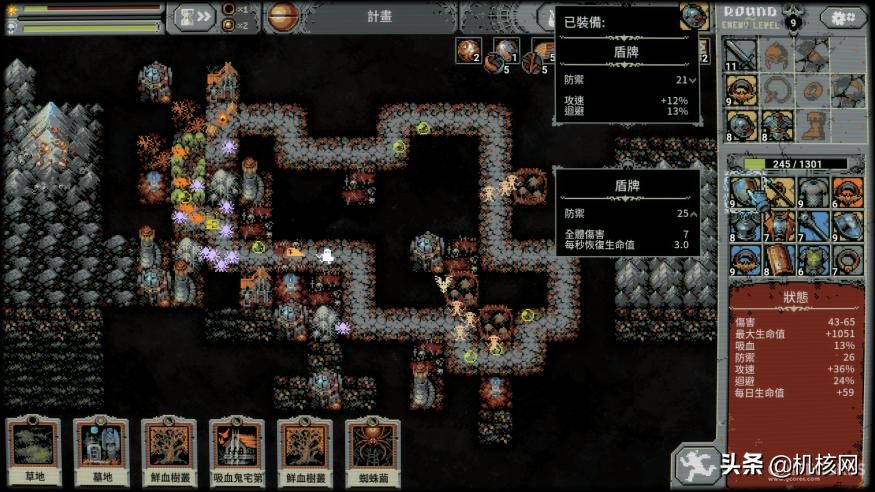Select the x2 speed option
The height and width of the screenshot is (492, 875).
[236, 24]
